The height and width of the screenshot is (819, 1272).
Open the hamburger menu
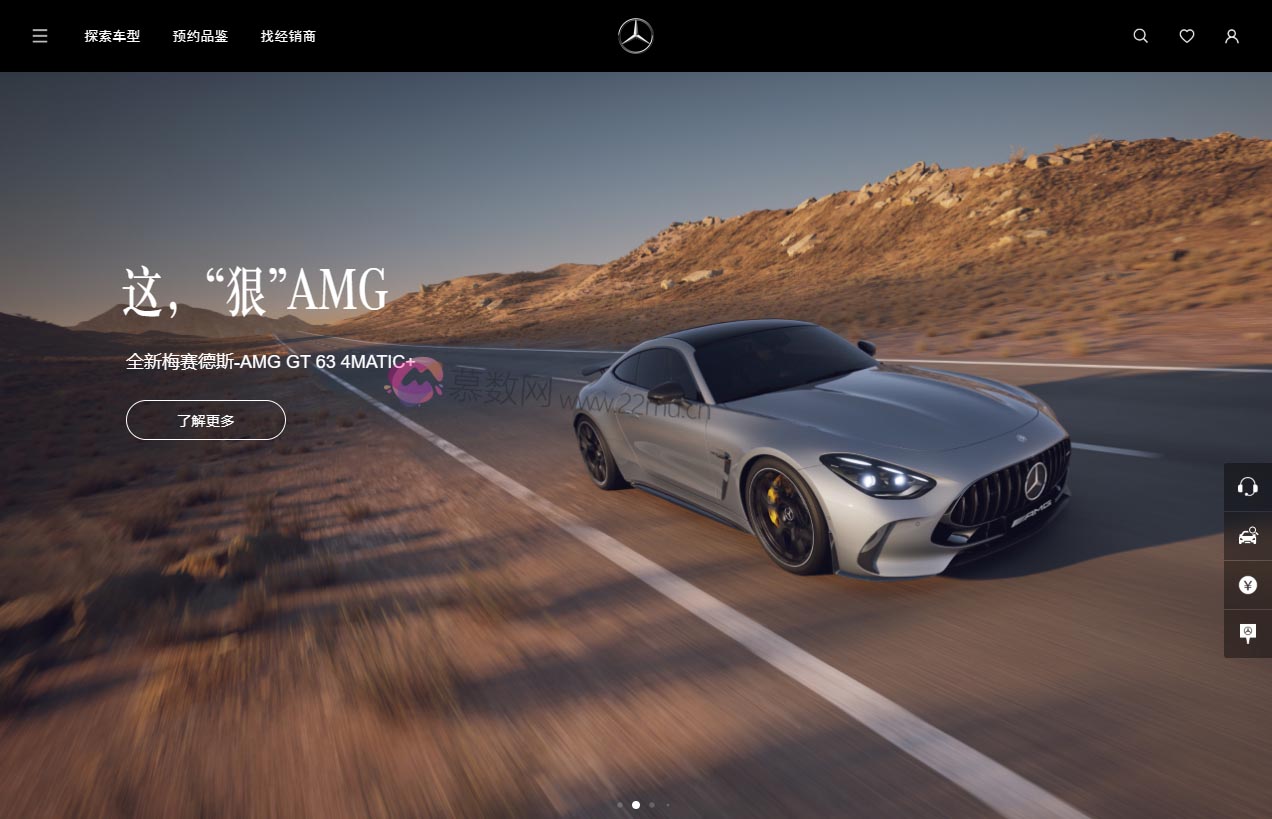[40, 36]
